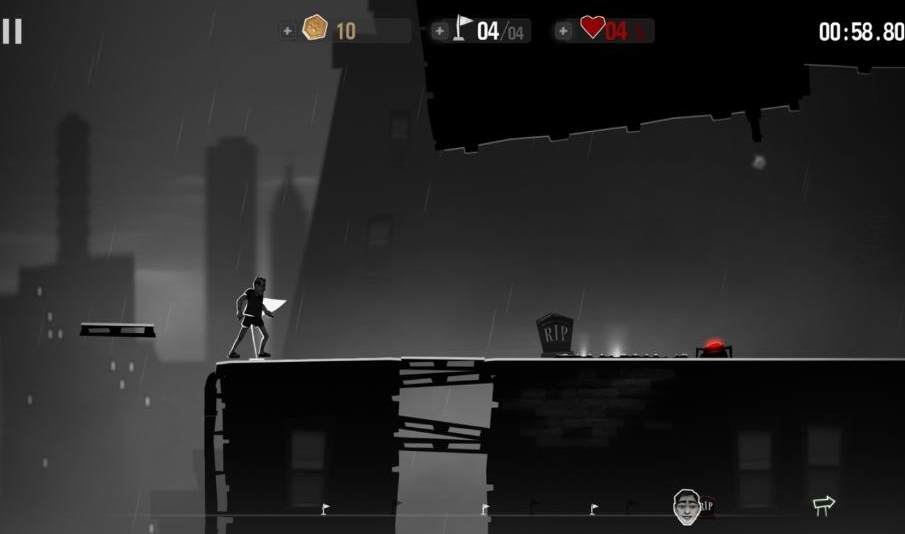Tap the plus next to checkpoint flags
Viewport: 905px width, 534px height.
pos(440,31)
